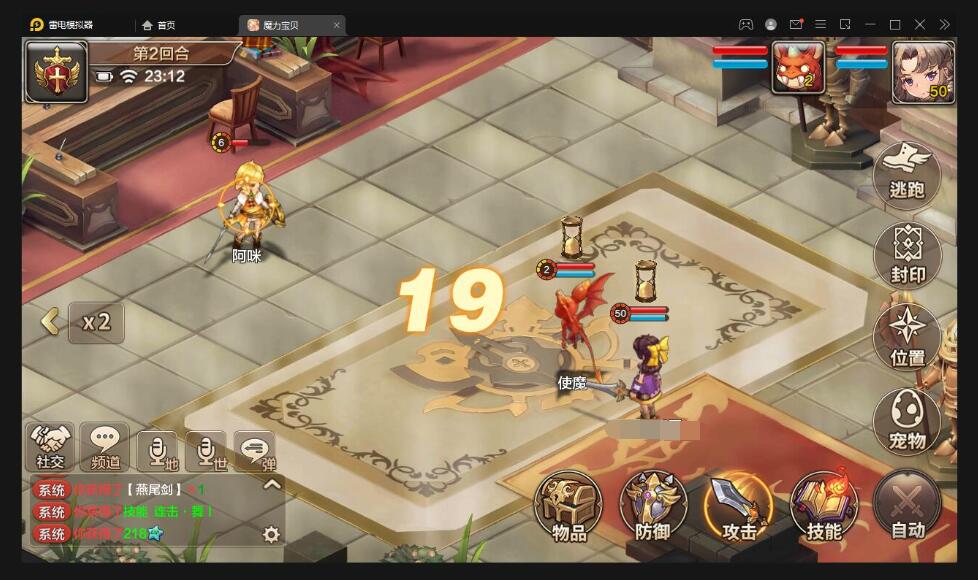978x580 pixels.
Task: Open the player character portrait
Action: pyautogui.click(x=921, y=70)
